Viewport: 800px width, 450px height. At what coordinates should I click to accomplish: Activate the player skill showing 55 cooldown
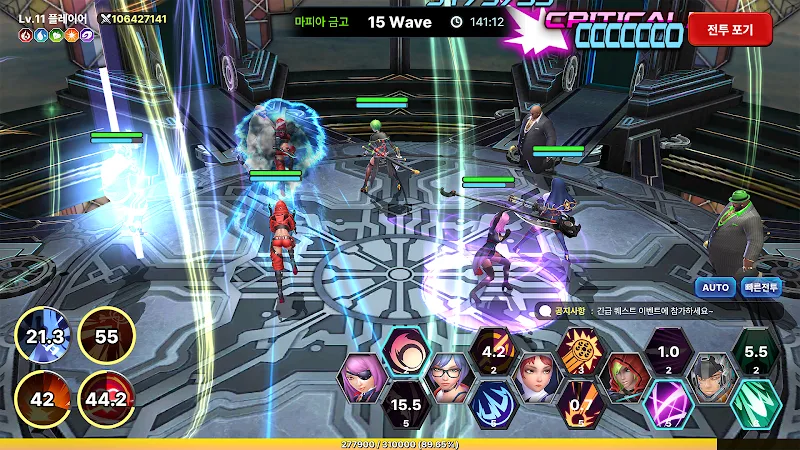point(106,337)
